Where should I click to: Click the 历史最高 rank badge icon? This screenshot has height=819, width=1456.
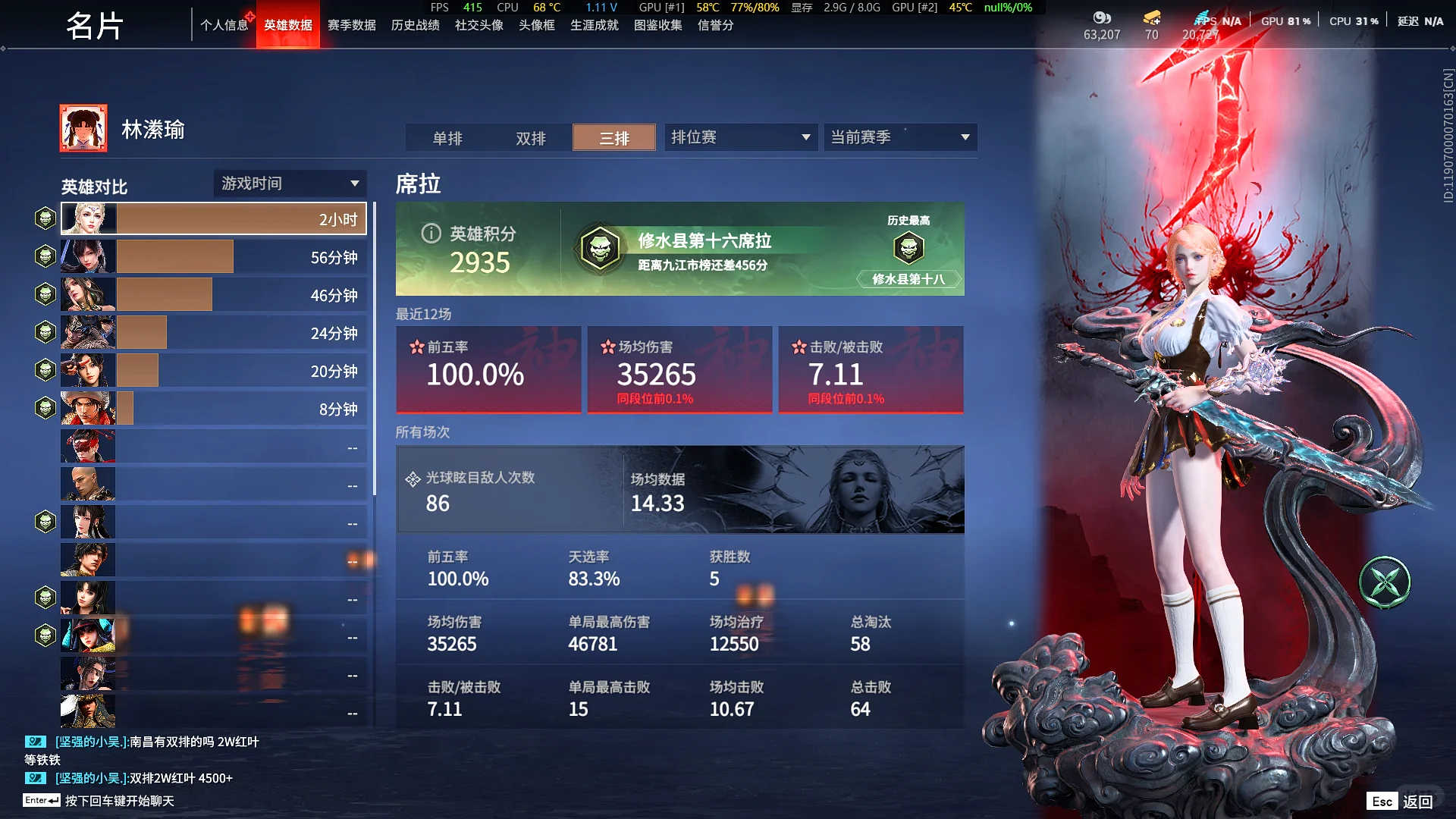910,248
